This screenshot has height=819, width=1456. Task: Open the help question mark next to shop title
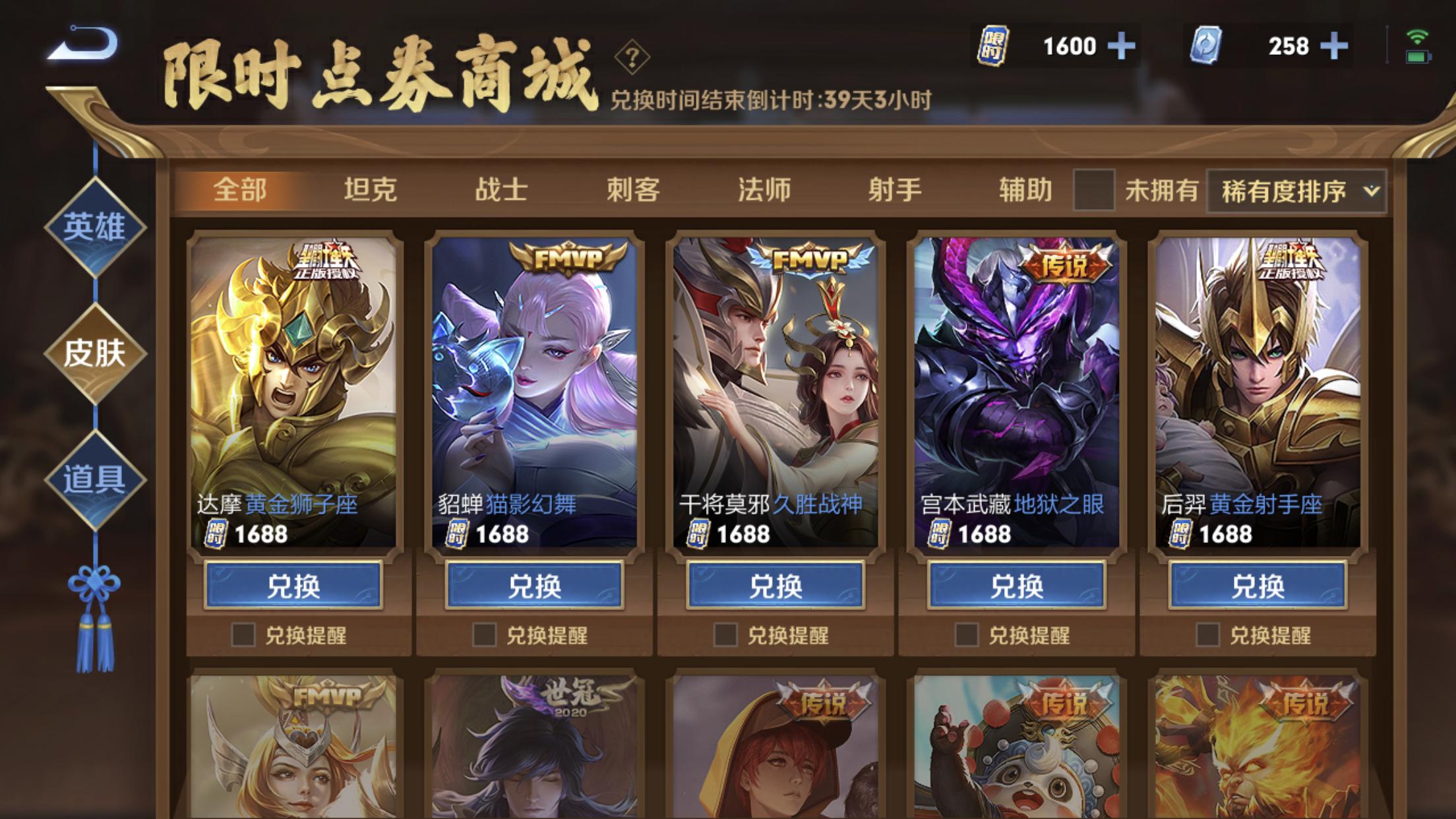pyautogui.click(x=632, y=60)
